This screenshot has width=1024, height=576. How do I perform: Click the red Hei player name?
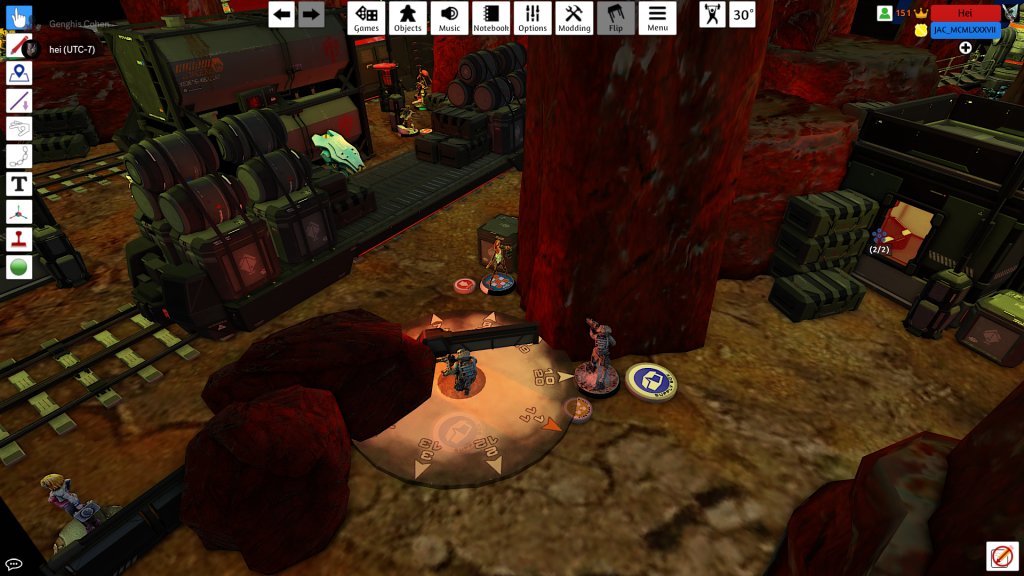tap(965, 13)
